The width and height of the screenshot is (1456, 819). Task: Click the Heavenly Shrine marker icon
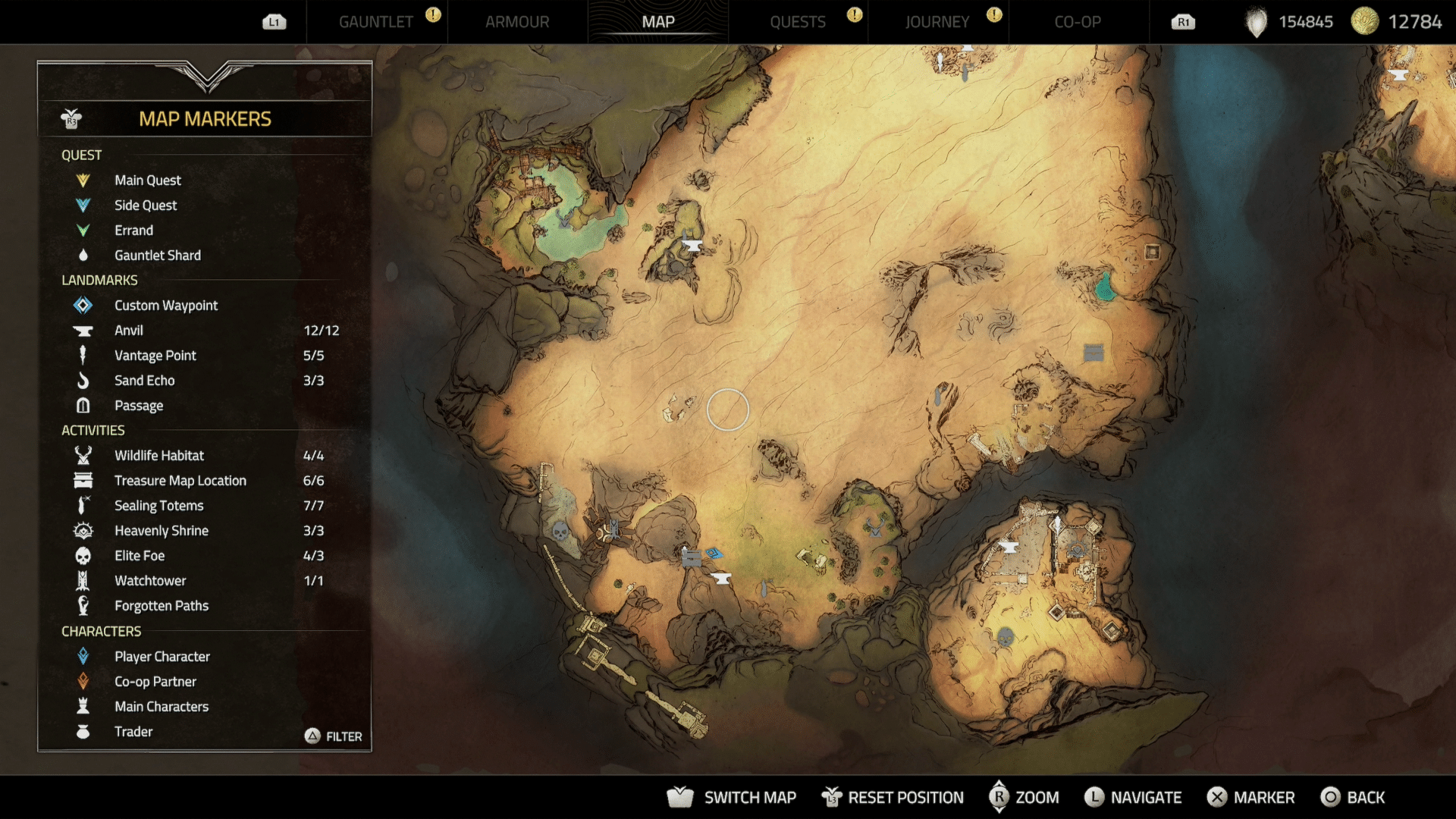[x=83, y=530]
